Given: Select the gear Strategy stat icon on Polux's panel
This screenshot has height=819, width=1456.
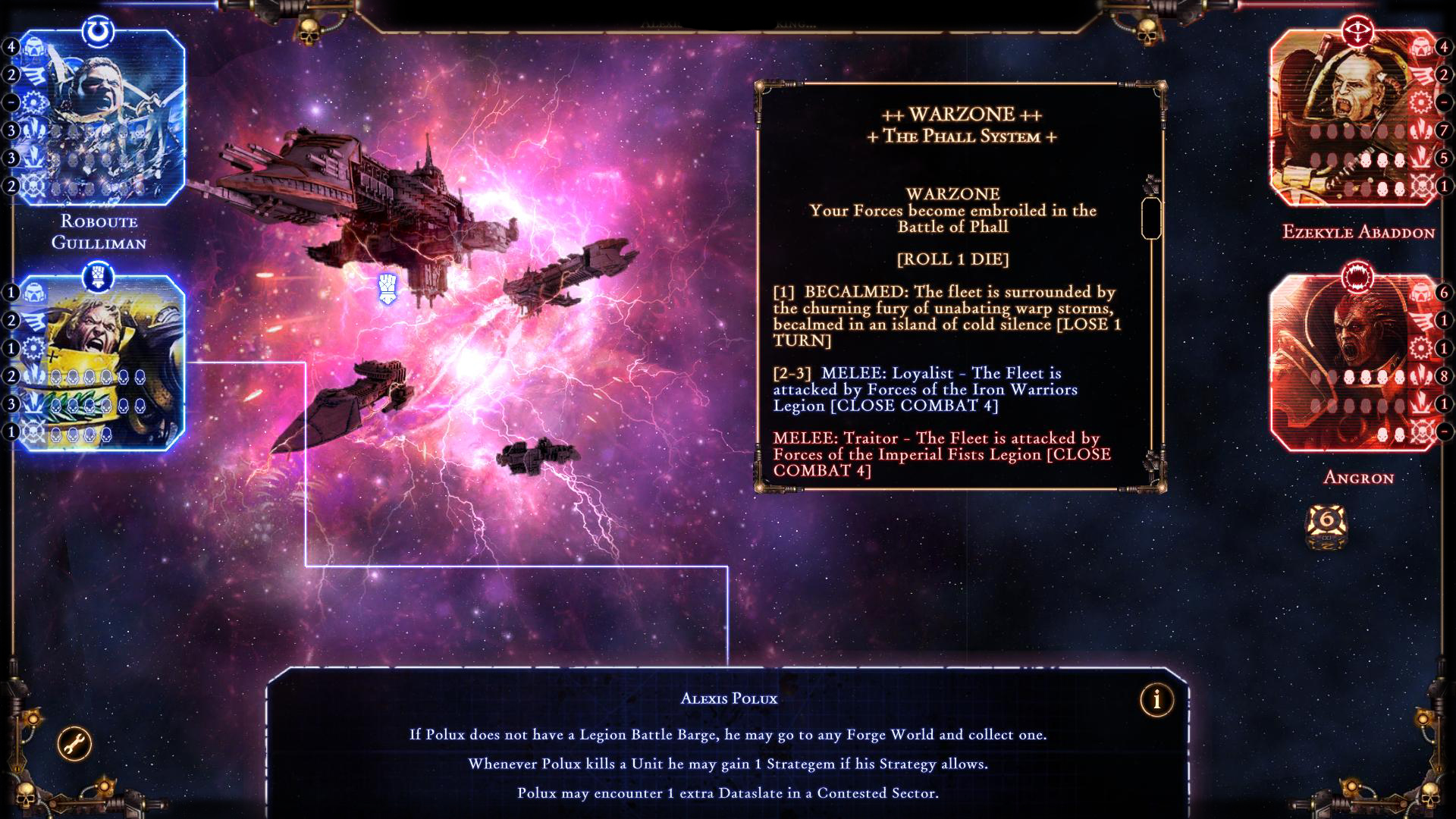Looking at the screenshot, I should pos(33,347).
